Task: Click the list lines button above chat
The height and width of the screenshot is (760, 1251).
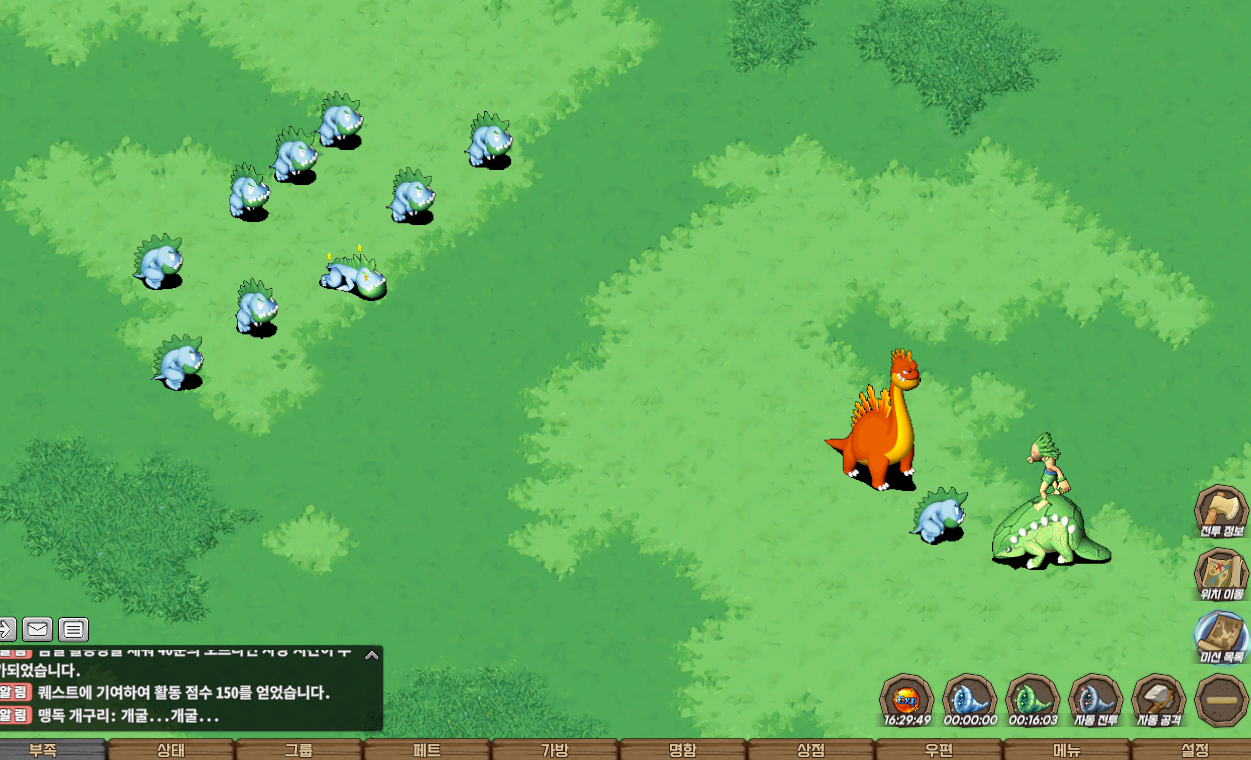Action: (73, 629)
